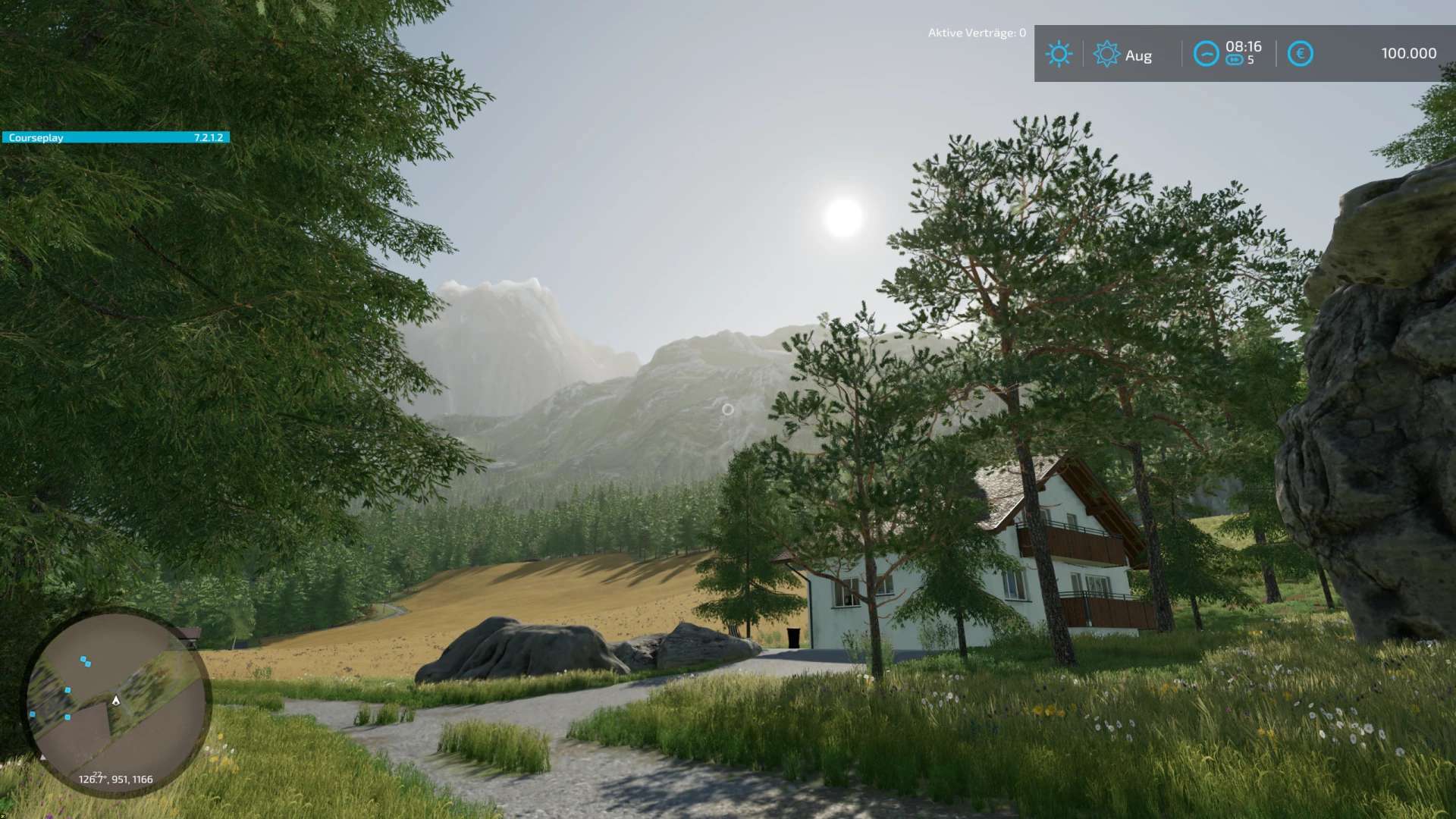Click the sunny weather icon
The image size is (1456, 819).
pos(1059,54)
